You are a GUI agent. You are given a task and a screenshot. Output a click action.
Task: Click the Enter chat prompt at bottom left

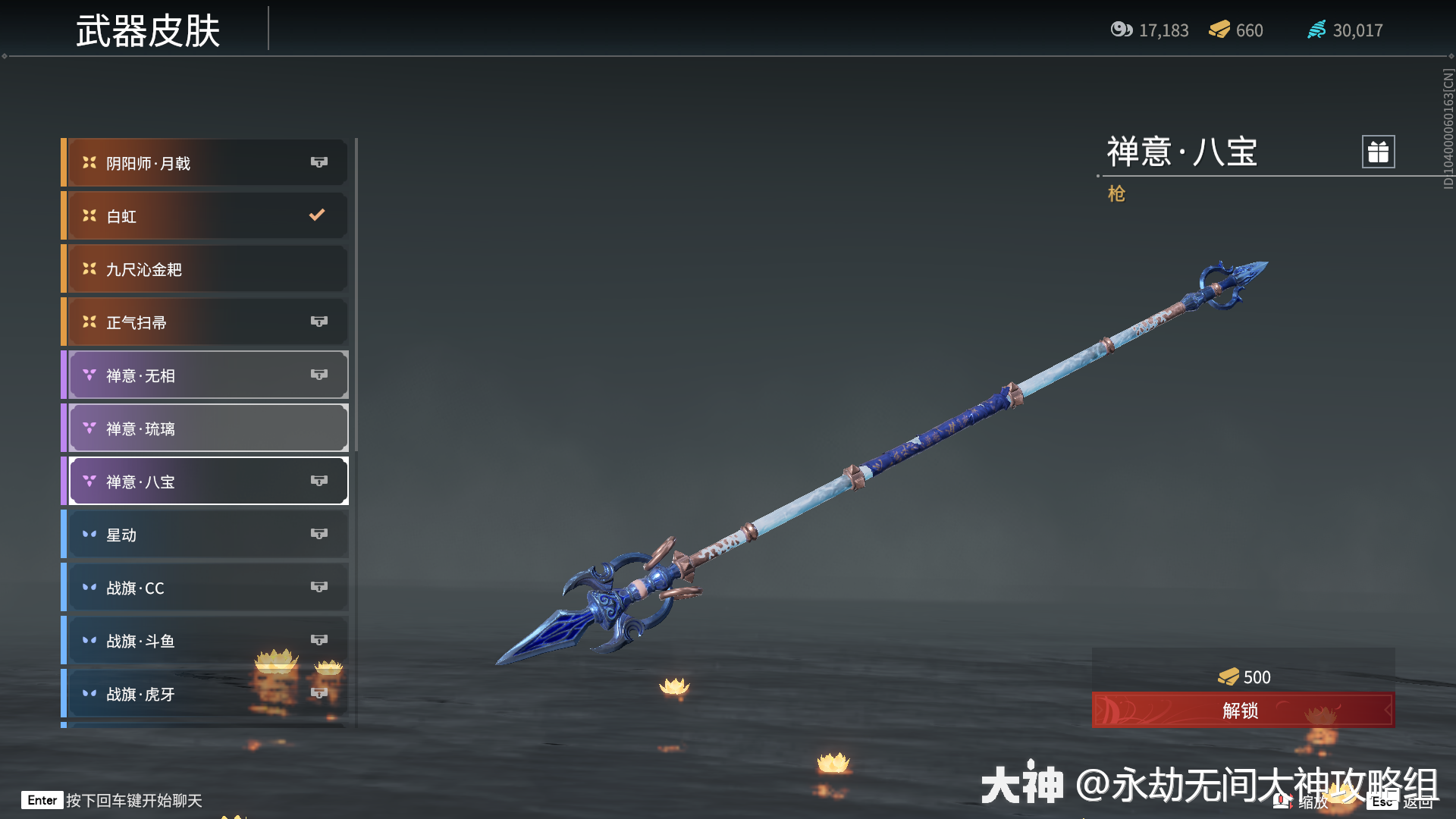click(110, 800)
